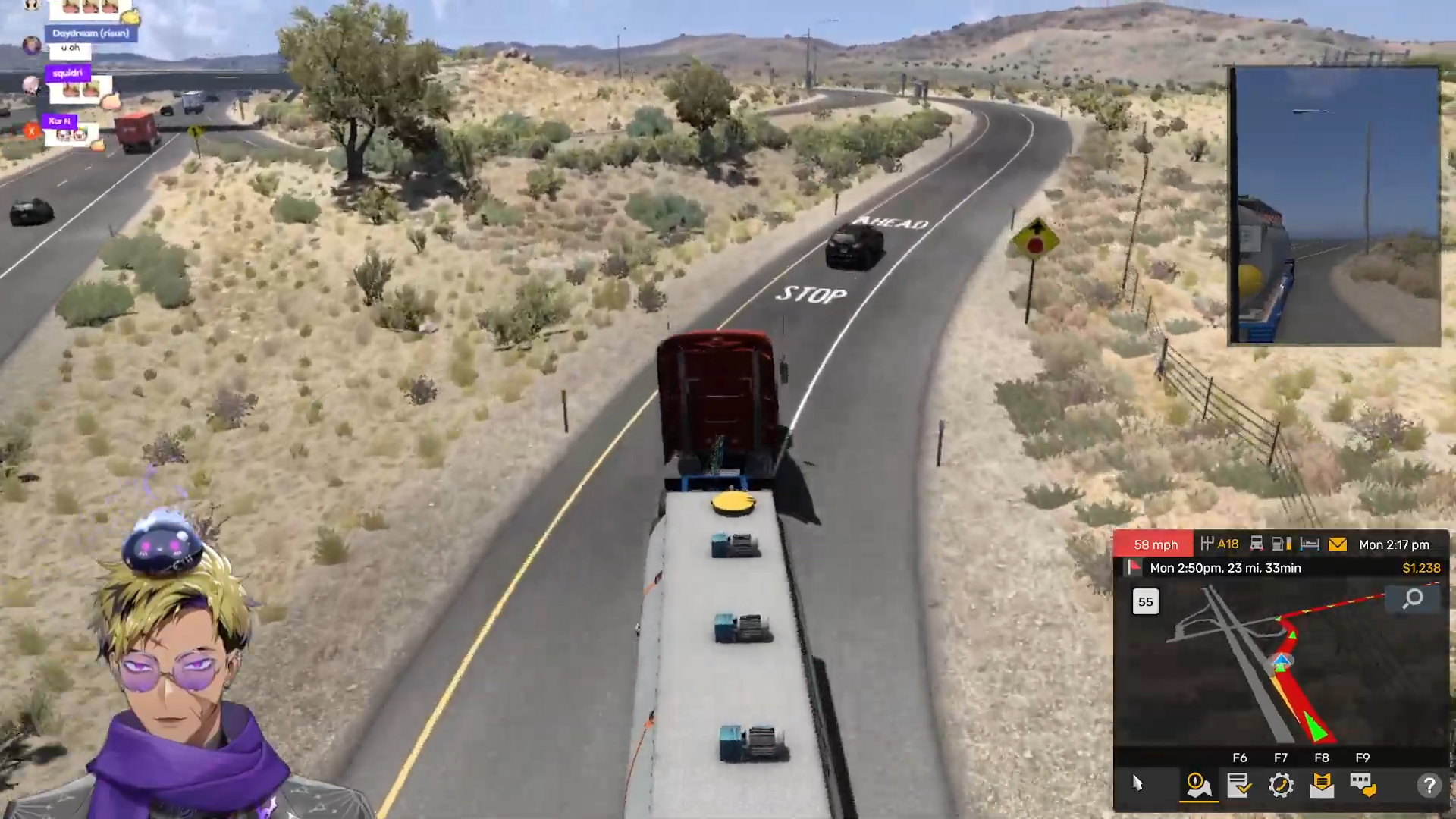Click the yellow envelope mail notification
Viewport: 1456px width, 819px height.
tap(1338, 544)
